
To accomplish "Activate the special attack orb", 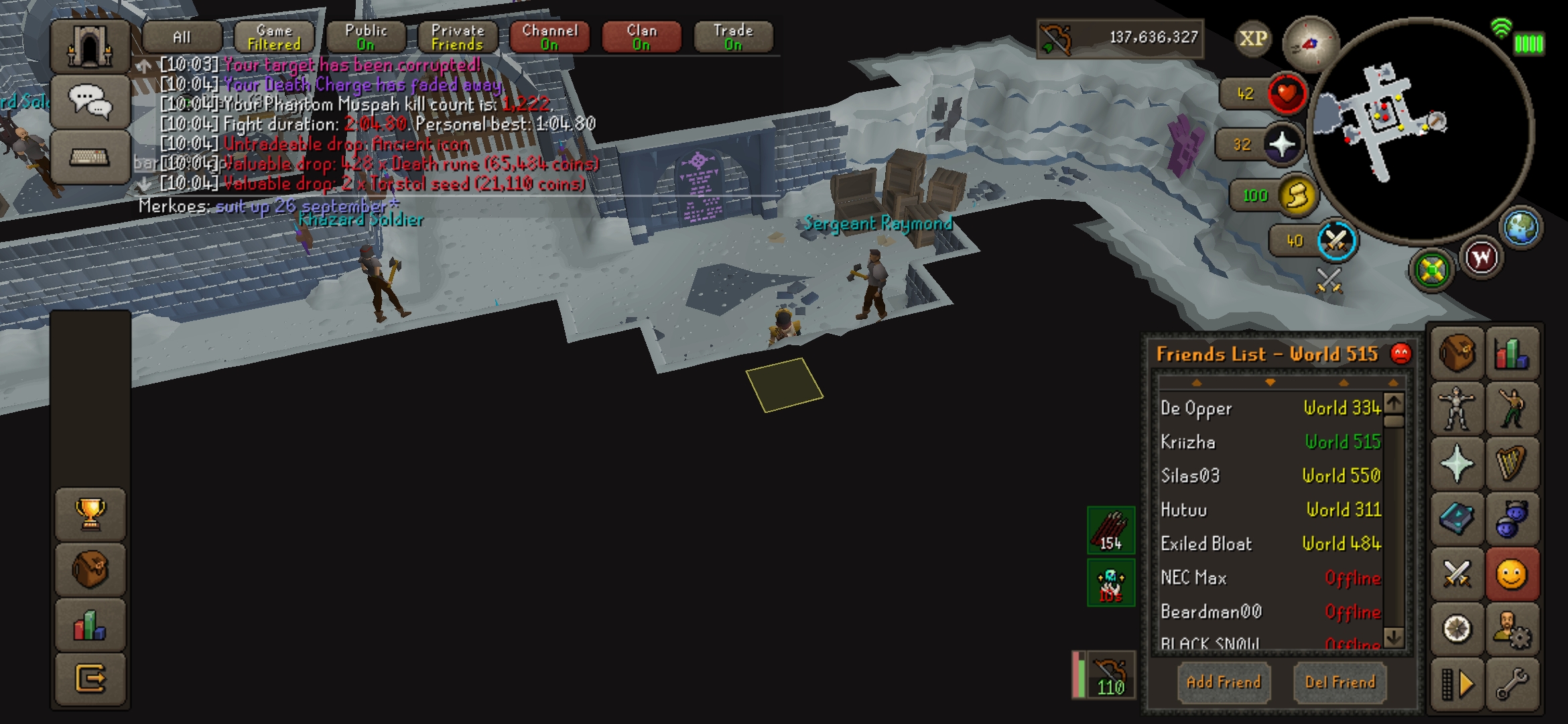I will (x=1336, y=241).
